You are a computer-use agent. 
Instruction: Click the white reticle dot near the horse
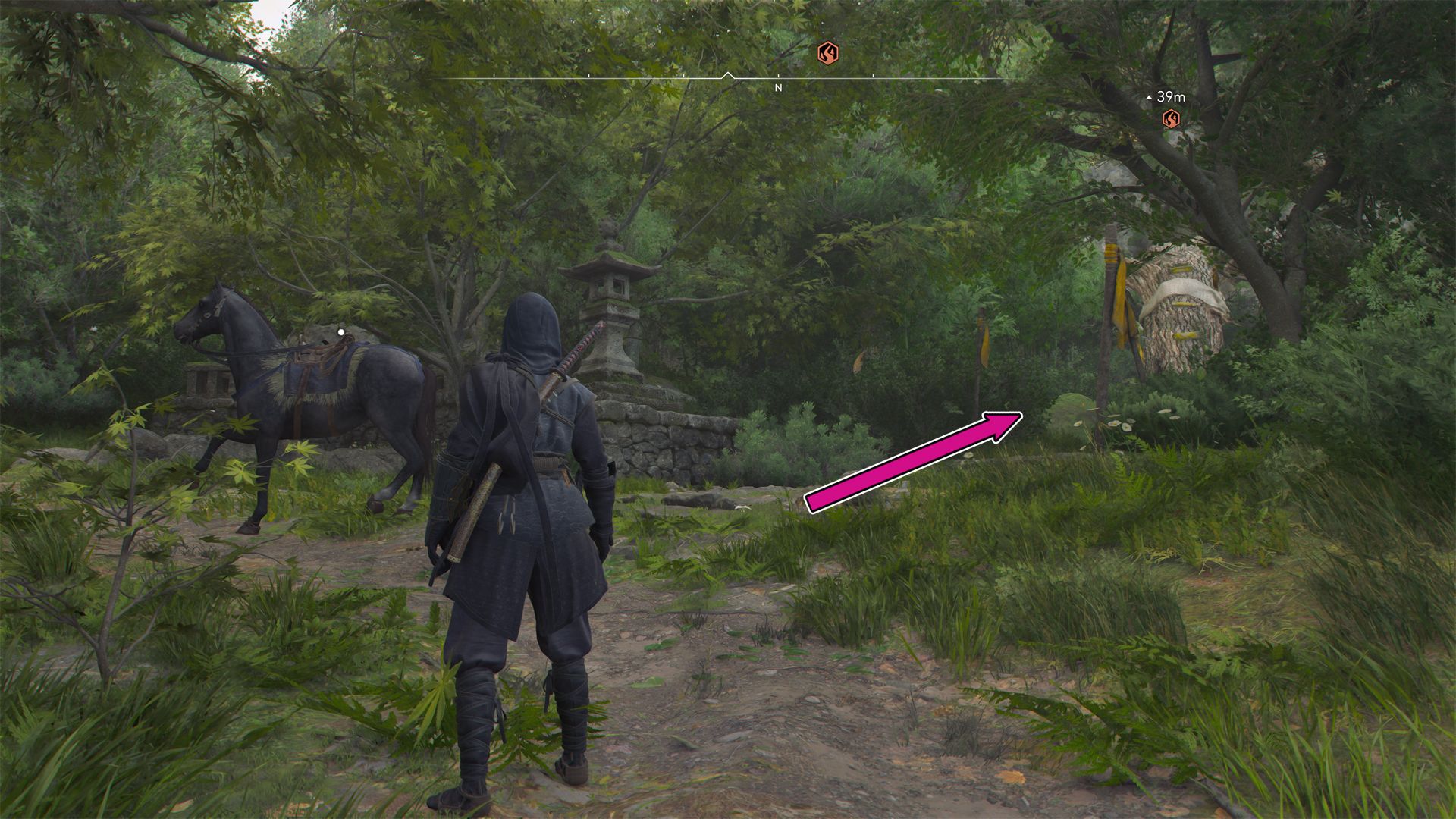click(342, 330)
